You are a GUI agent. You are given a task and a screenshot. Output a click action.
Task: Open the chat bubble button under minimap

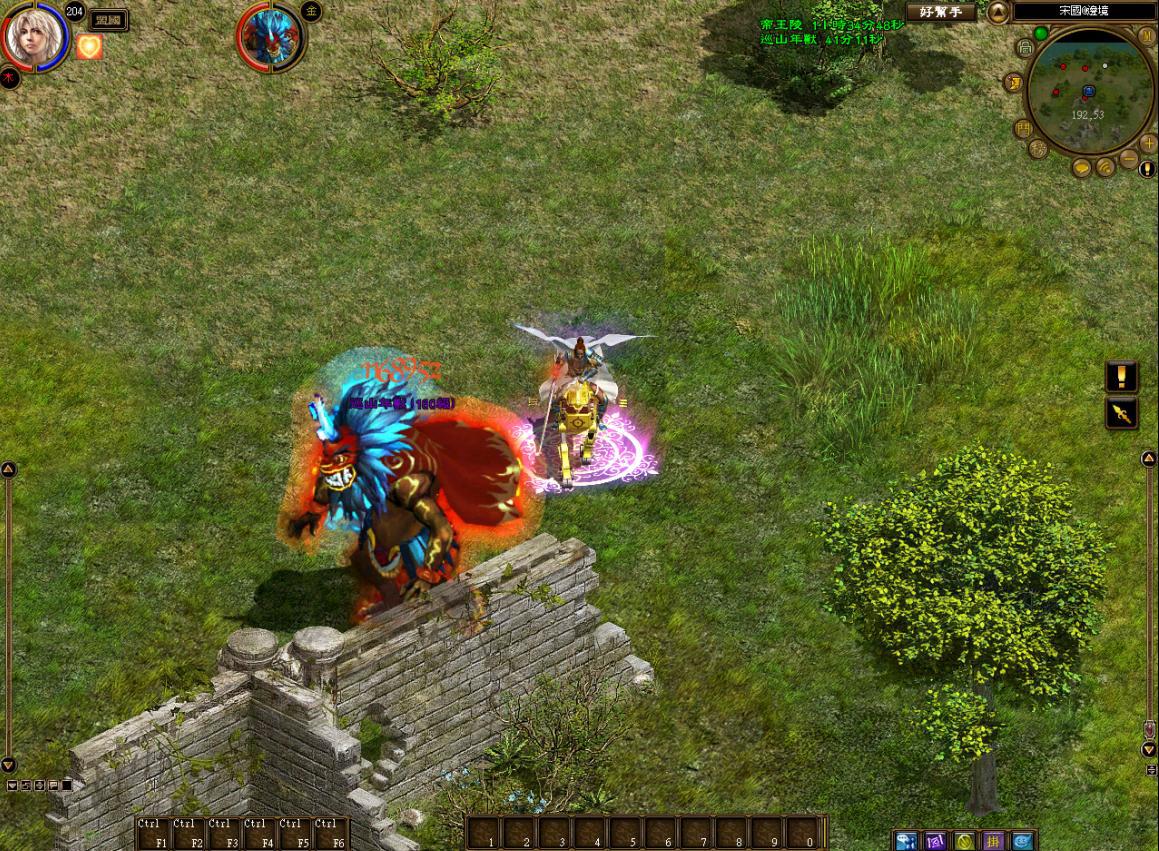(x=1082, y=168)
